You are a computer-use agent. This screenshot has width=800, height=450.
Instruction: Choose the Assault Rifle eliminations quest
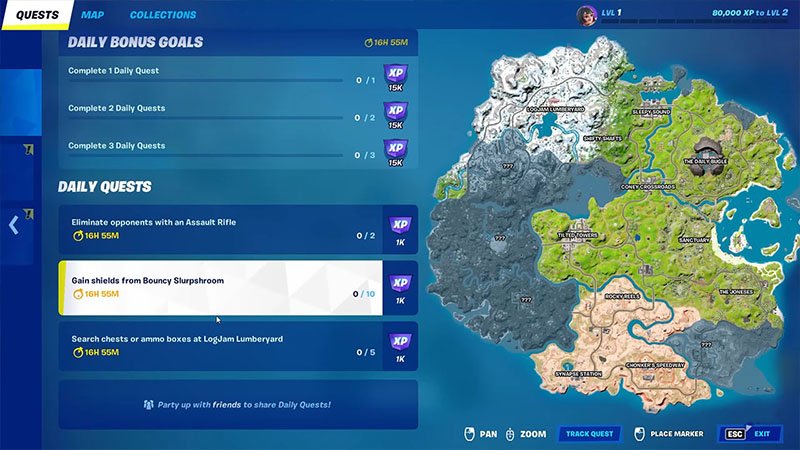(220, 228)
